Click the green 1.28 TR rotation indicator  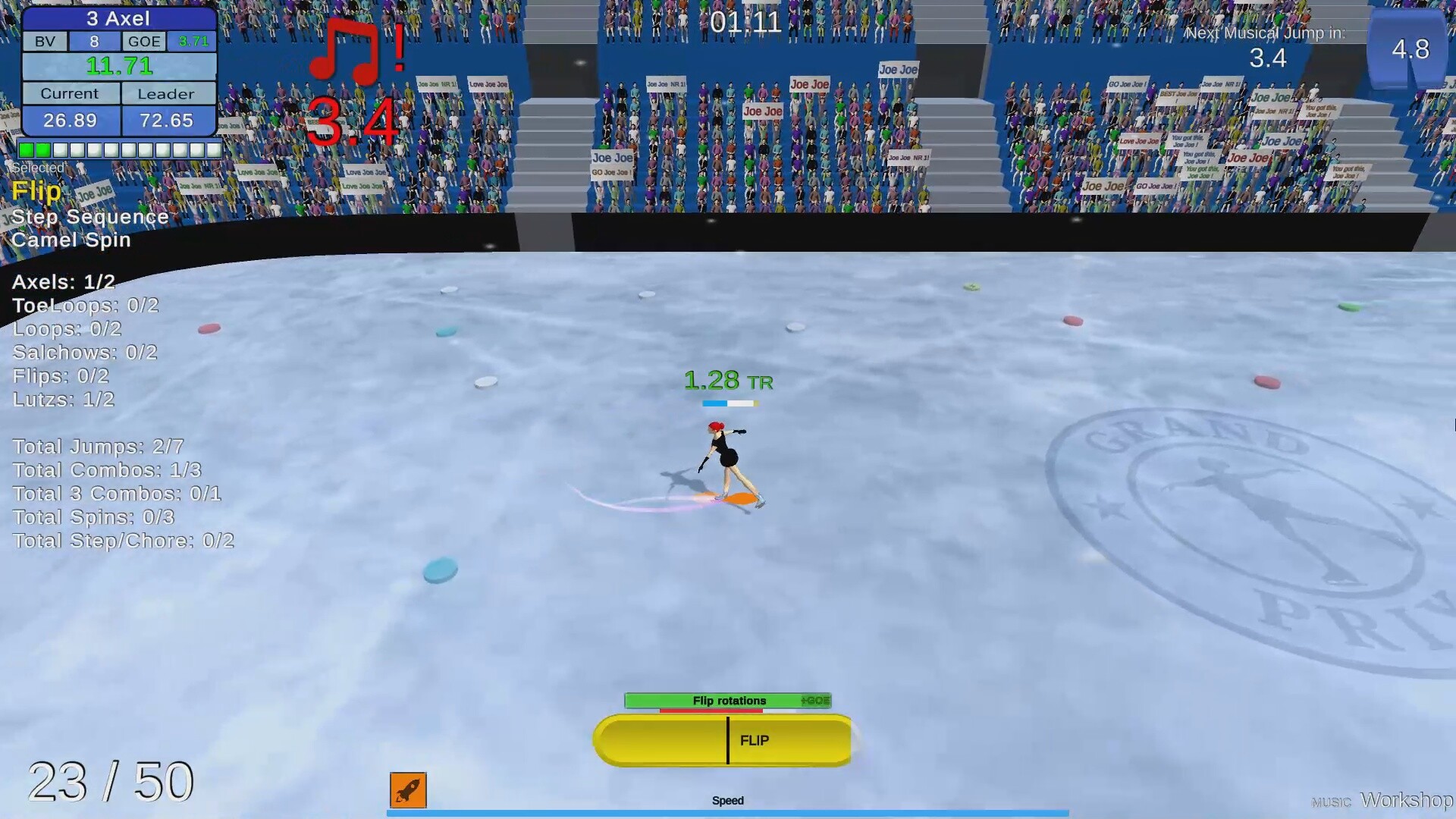(x=729, y=381)
